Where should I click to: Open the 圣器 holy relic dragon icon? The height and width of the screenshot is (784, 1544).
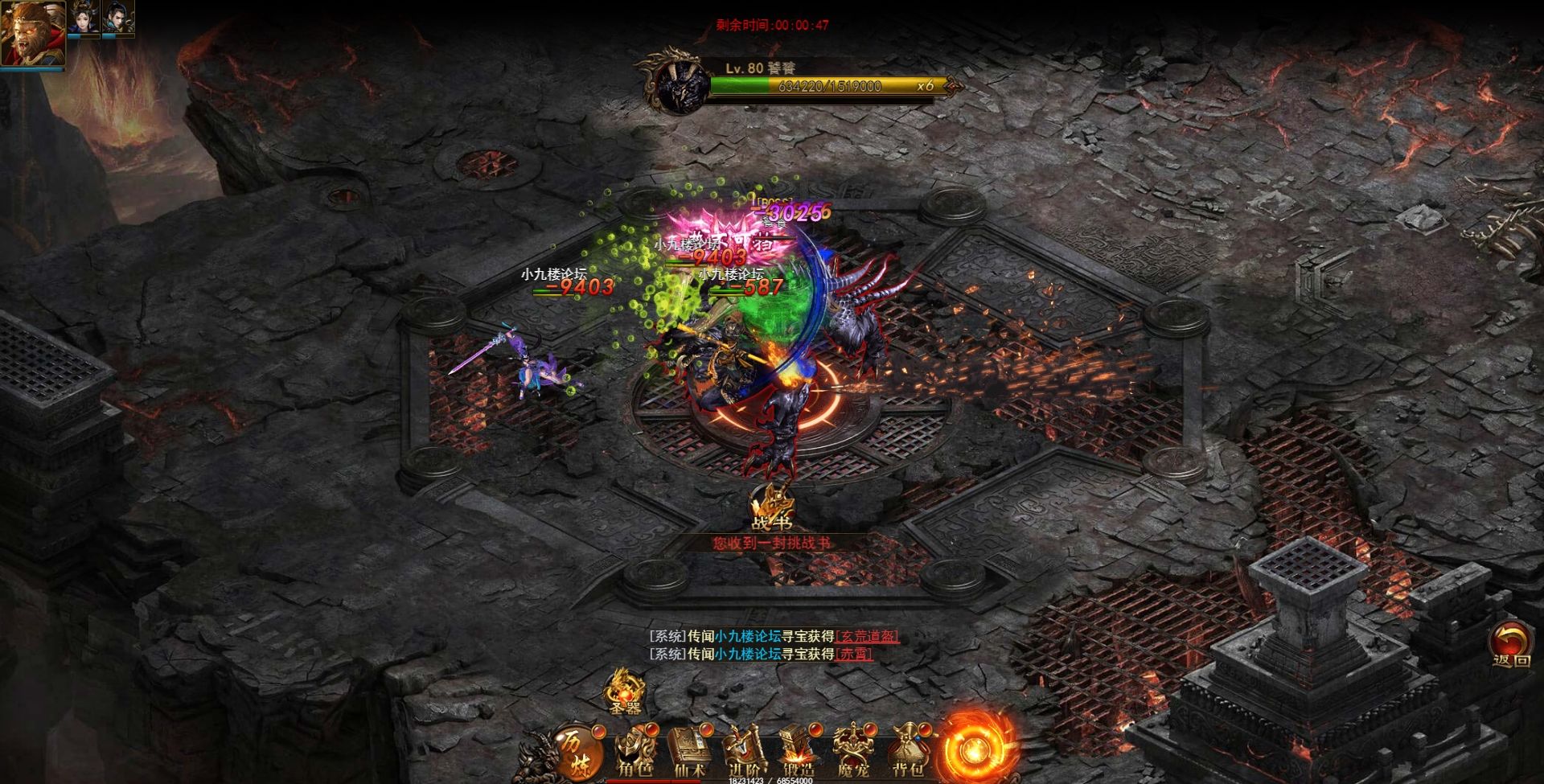pyautogui.click(x=624, y=692)
